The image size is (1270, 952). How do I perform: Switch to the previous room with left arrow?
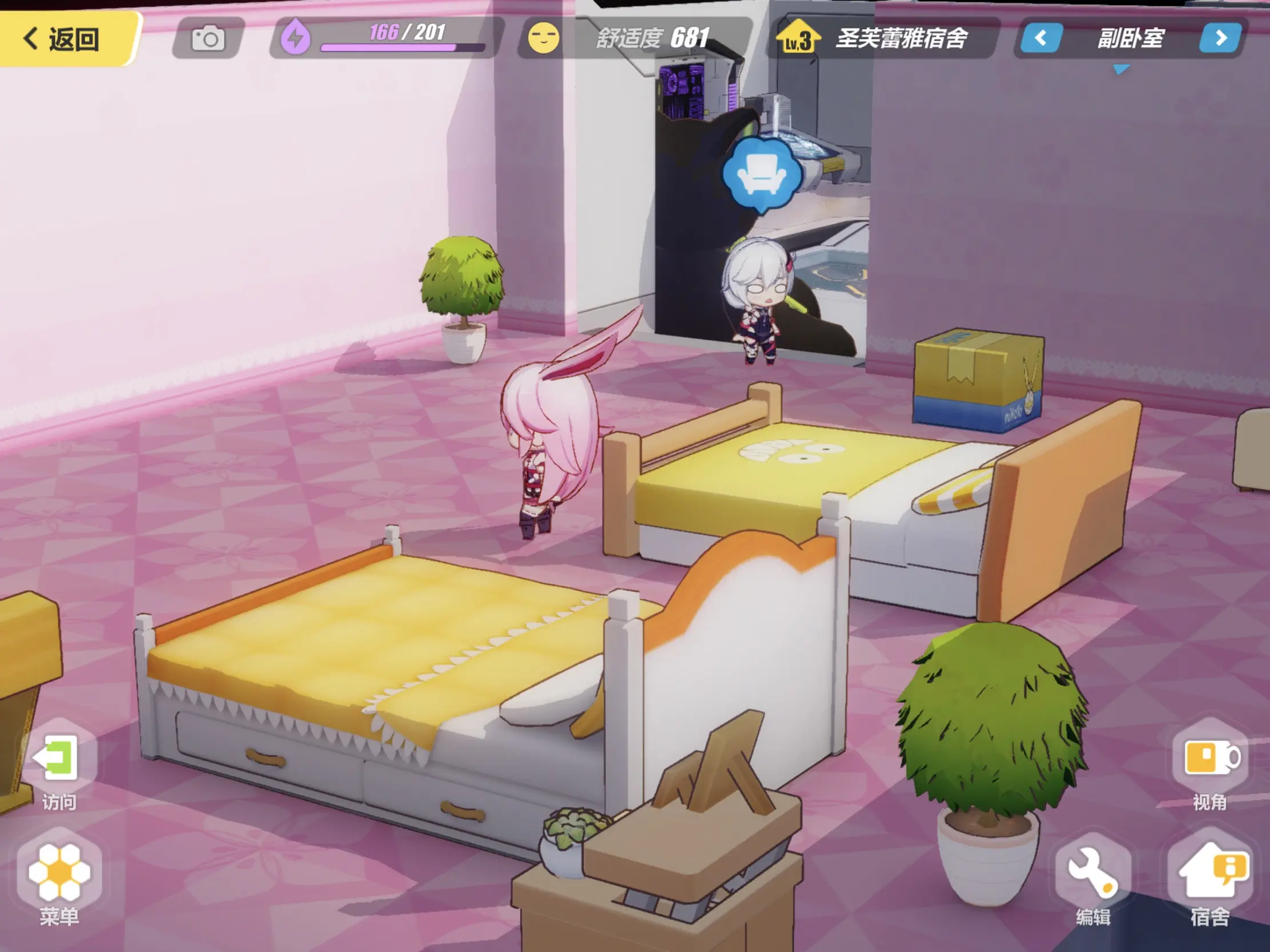pos(1040,38)
